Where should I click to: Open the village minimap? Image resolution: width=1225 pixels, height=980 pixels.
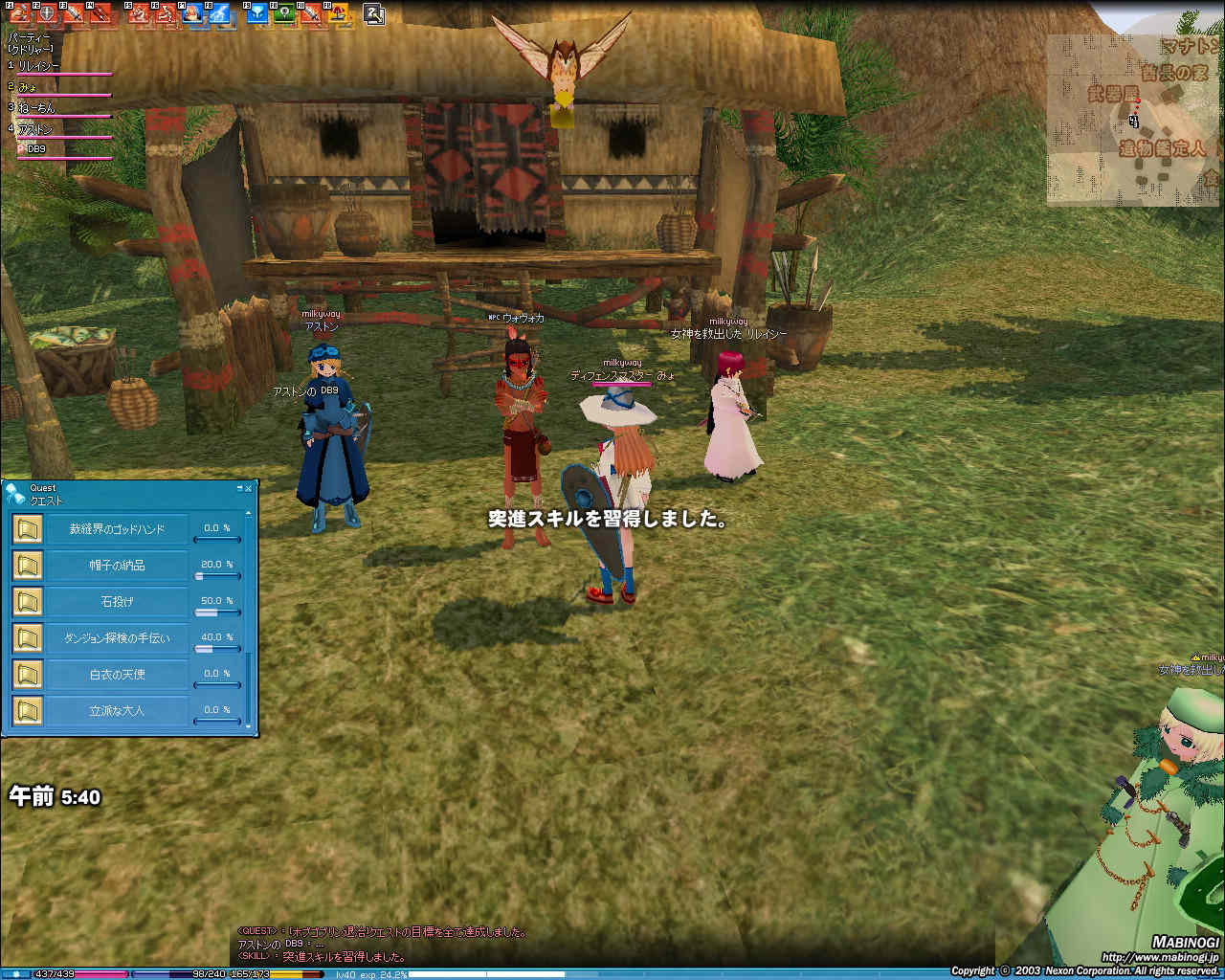click(x=1134, y=120)
